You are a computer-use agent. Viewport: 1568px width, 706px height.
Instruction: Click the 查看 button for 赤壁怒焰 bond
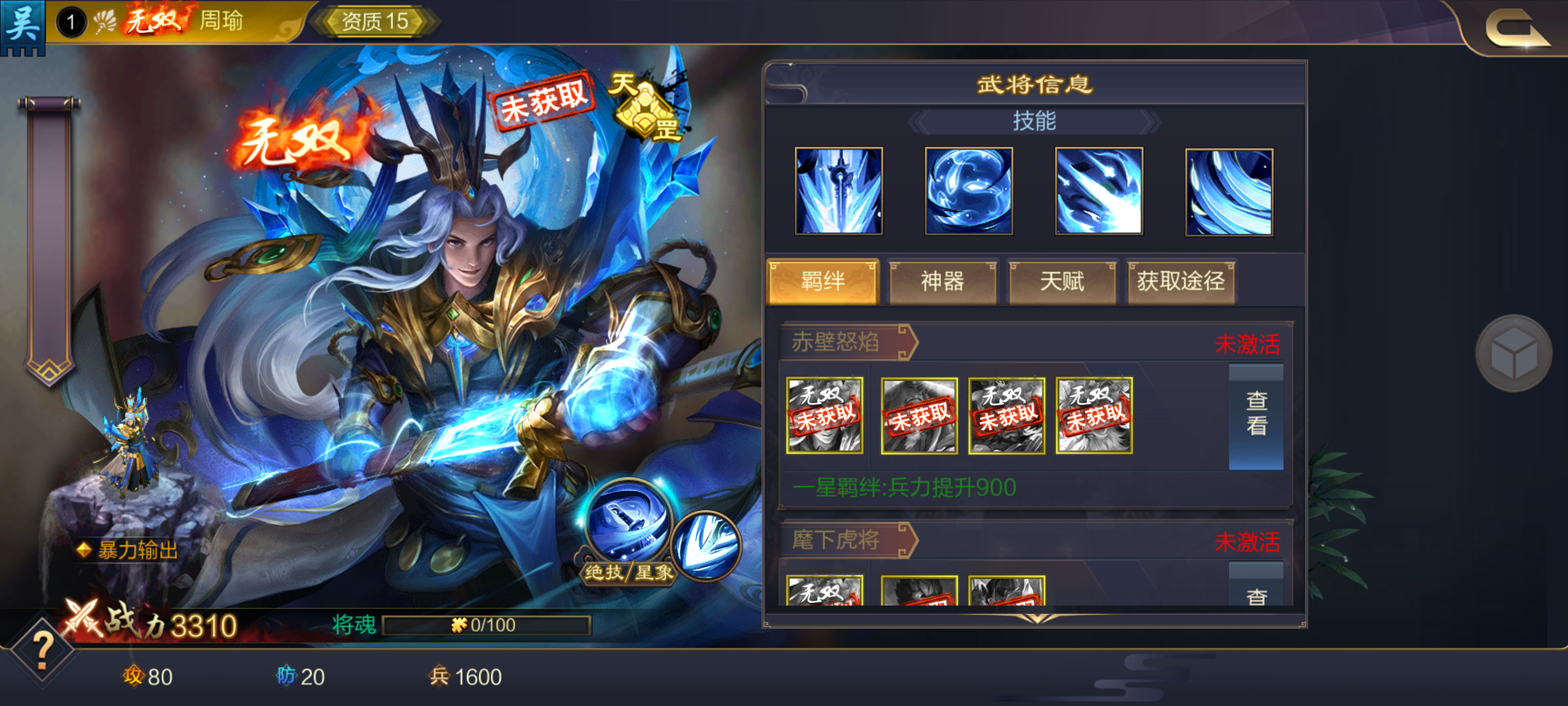(1256, 414)
